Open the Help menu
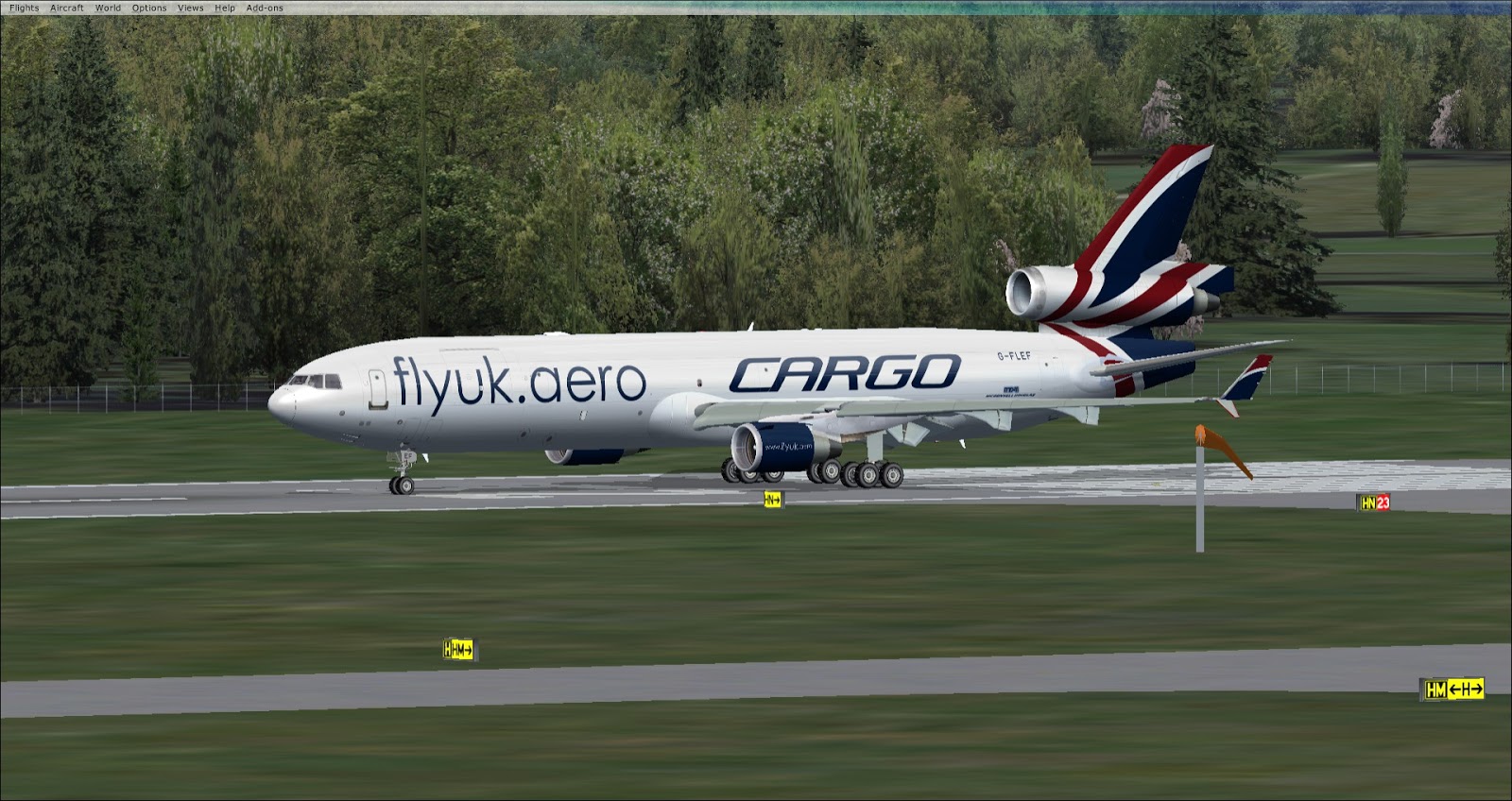The image size is (1512, 801). (x=225, y=8)
